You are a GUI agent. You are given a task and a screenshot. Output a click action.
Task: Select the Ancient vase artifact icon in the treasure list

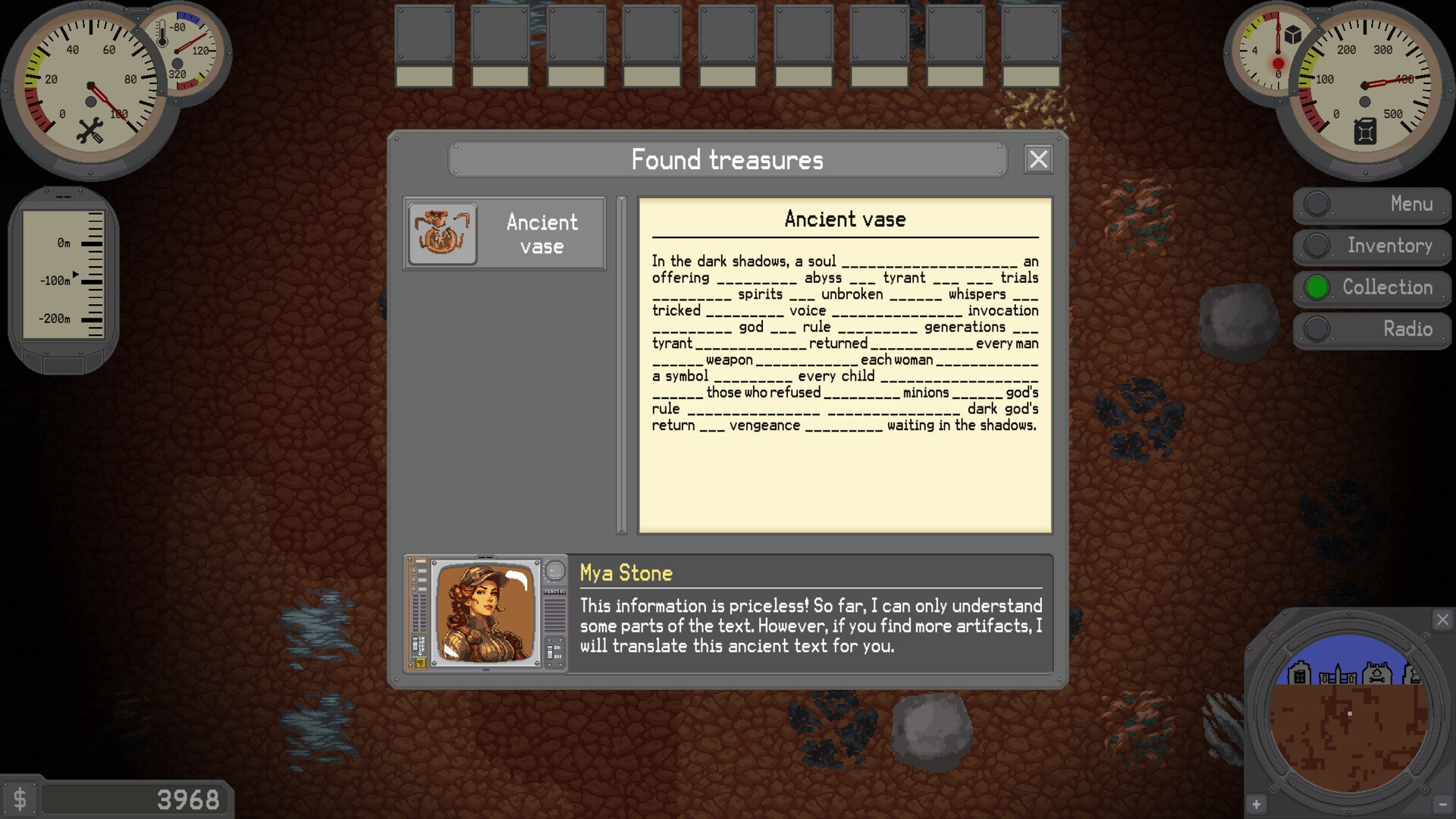442,233
